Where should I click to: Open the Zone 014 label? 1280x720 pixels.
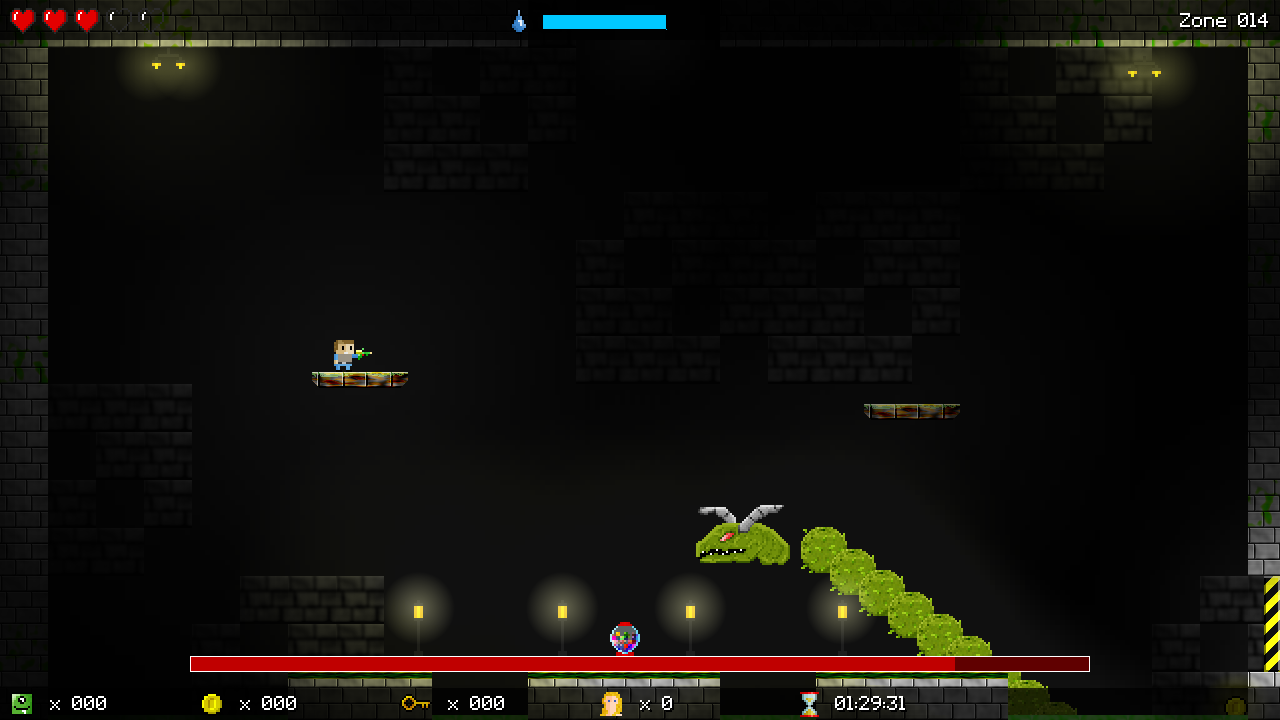pos(1222,20)
